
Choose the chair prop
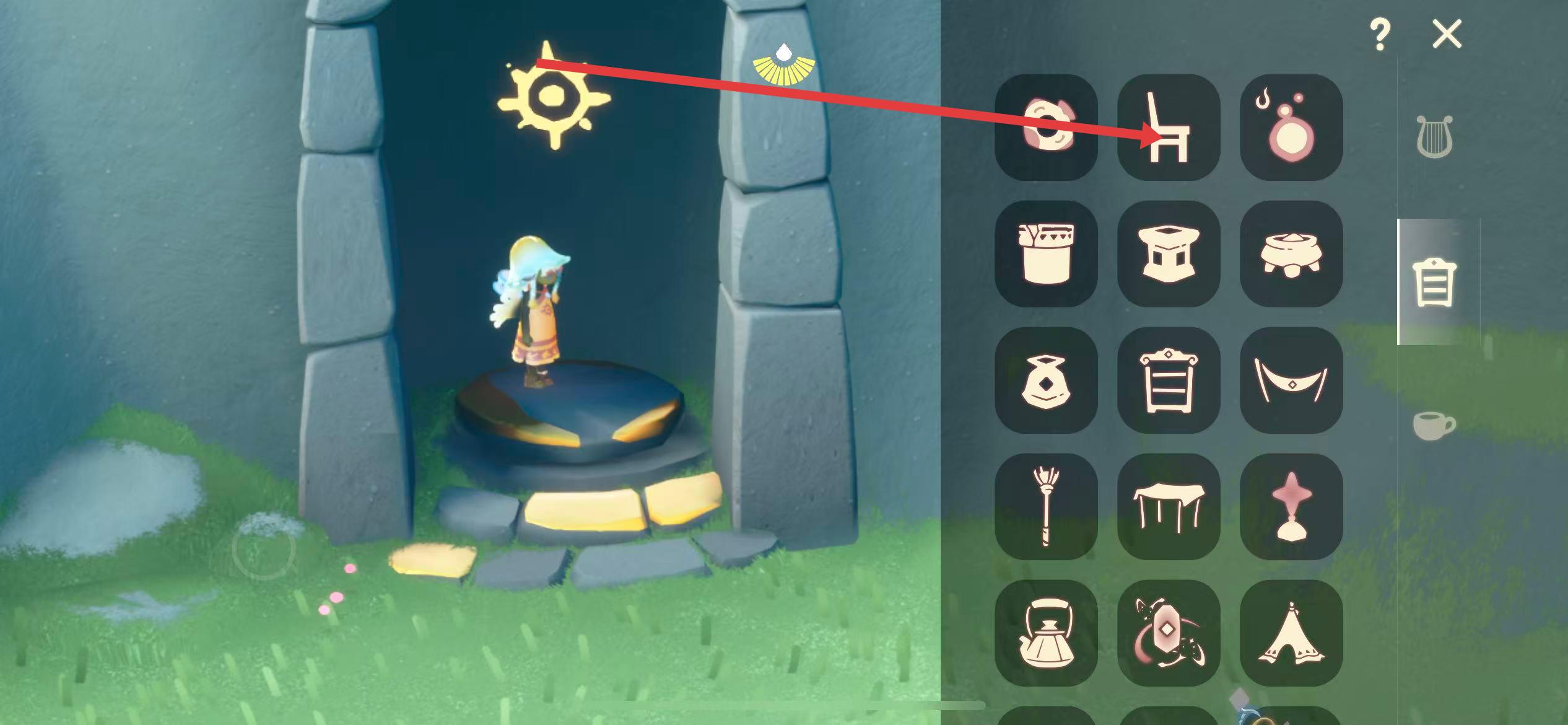click(1169, 127)
